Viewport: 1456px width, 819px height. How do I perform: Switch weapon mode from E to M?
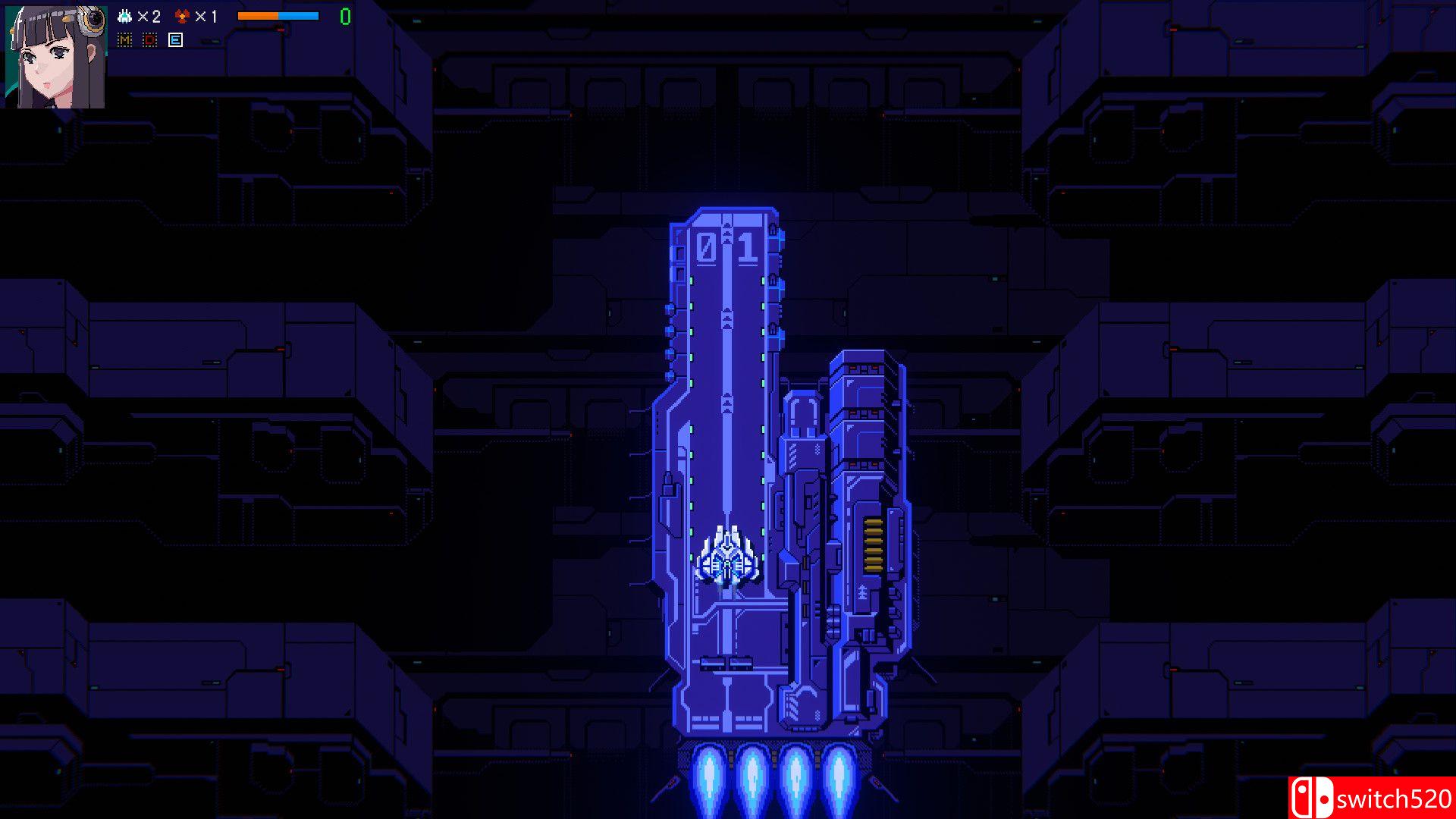[124, 39]
